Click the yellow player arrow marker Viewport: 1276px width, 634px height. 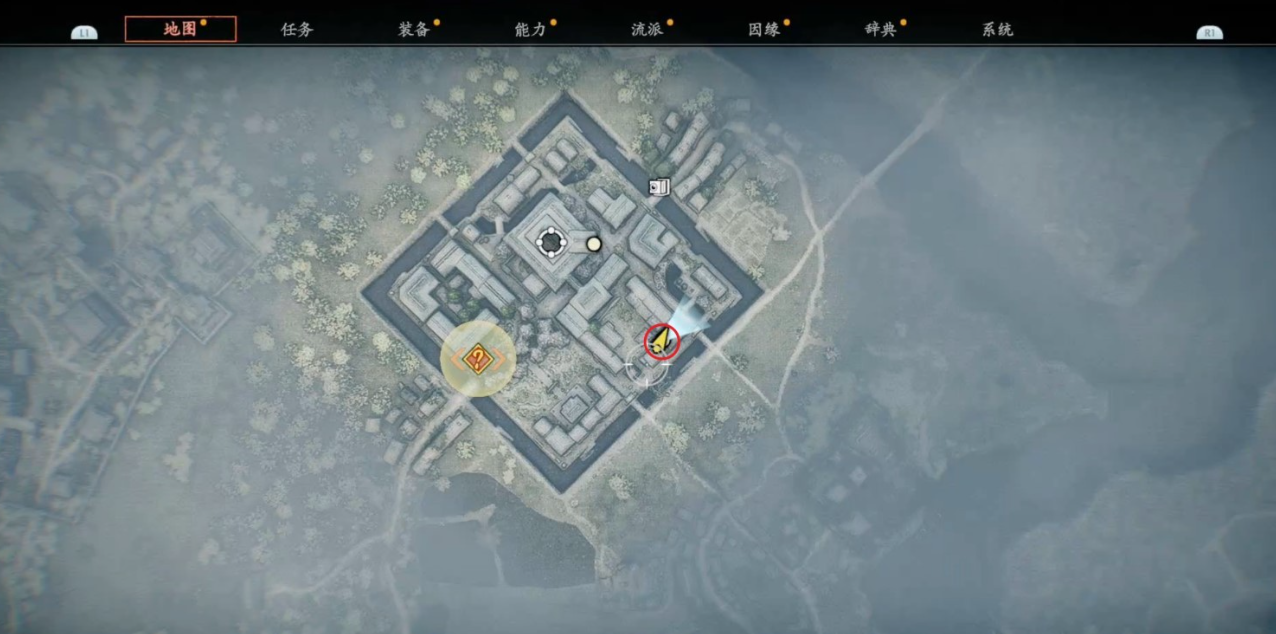click(x=661, y=340)
